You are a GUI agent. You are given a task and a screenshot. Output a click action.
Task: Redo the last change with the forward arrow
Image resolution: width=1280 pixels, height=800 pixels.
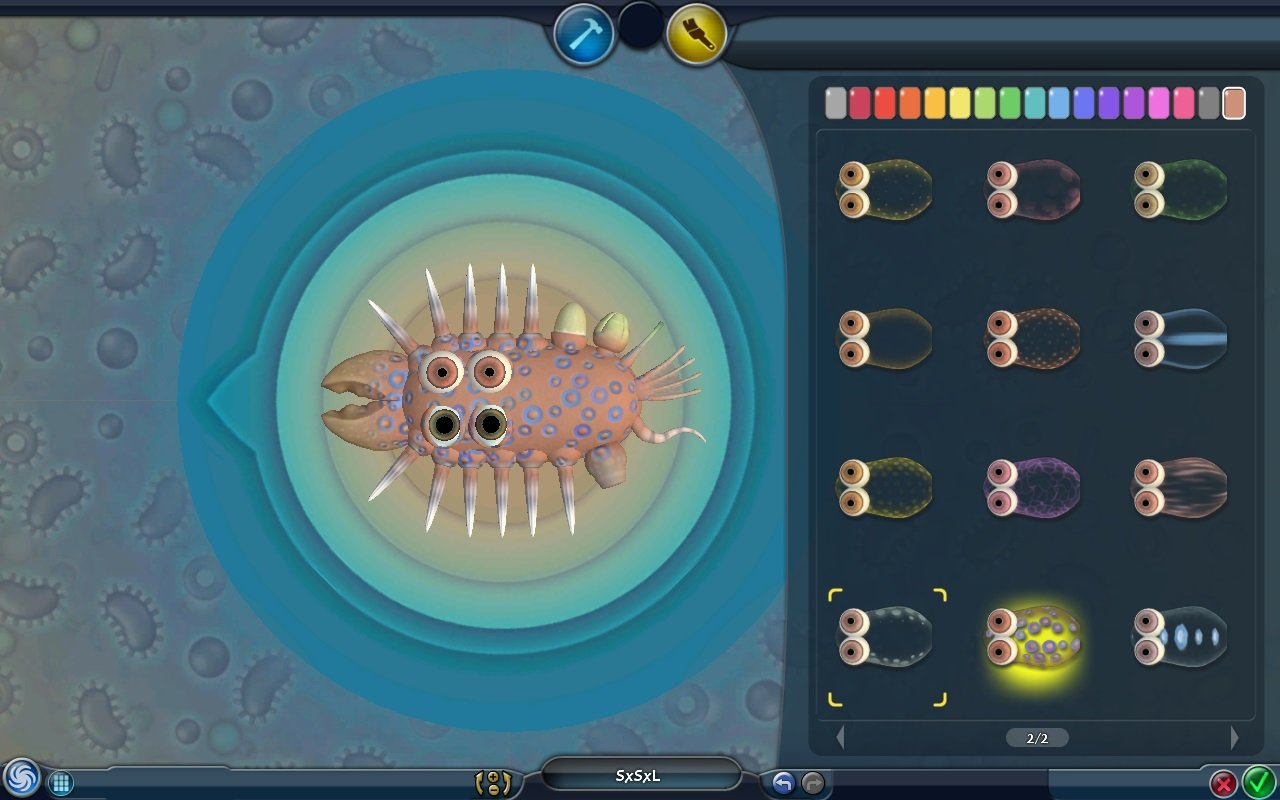click(812, 781)
